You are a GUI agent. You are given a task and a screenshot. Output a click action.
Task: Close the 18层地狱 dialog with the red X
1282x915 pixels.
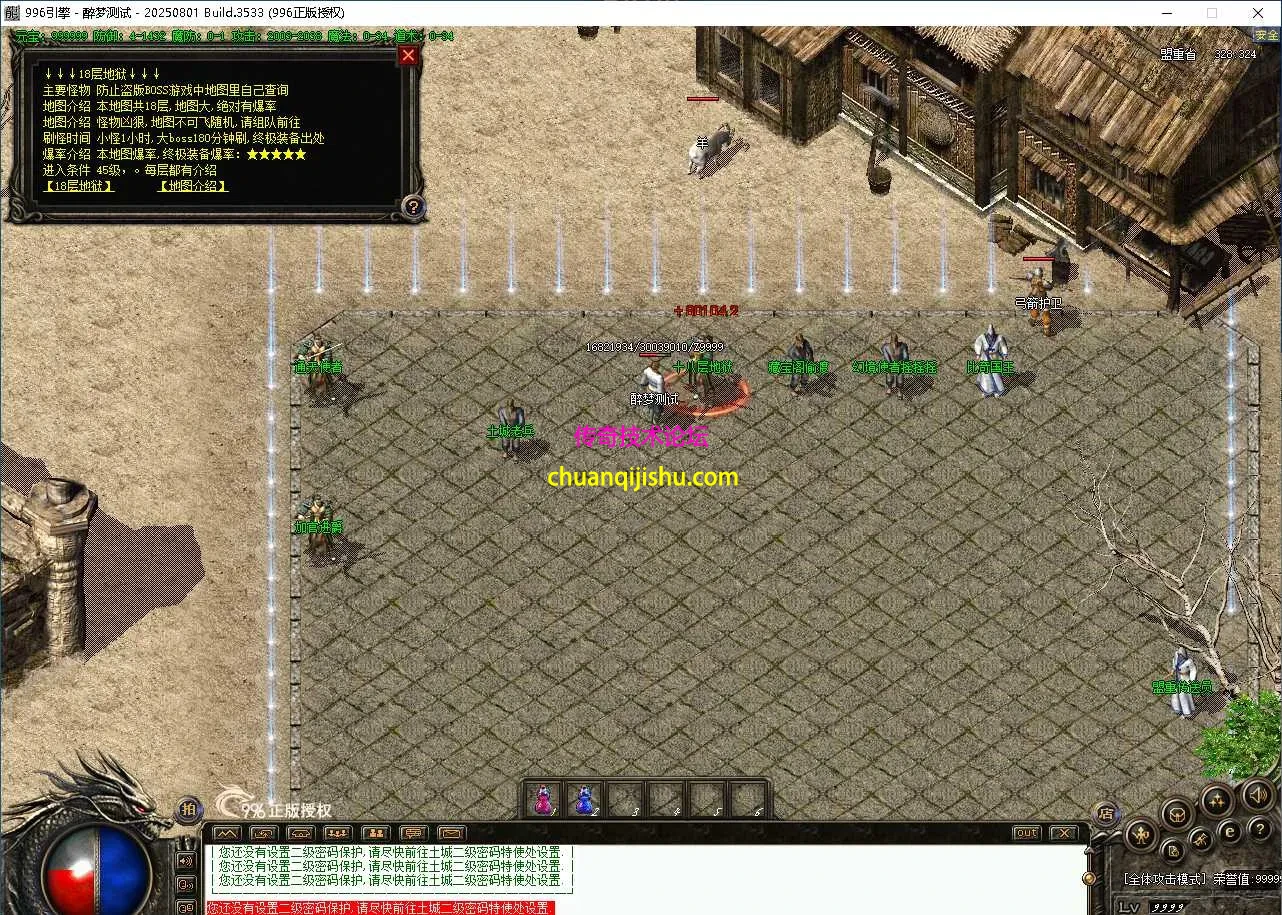tap(407, 56)
